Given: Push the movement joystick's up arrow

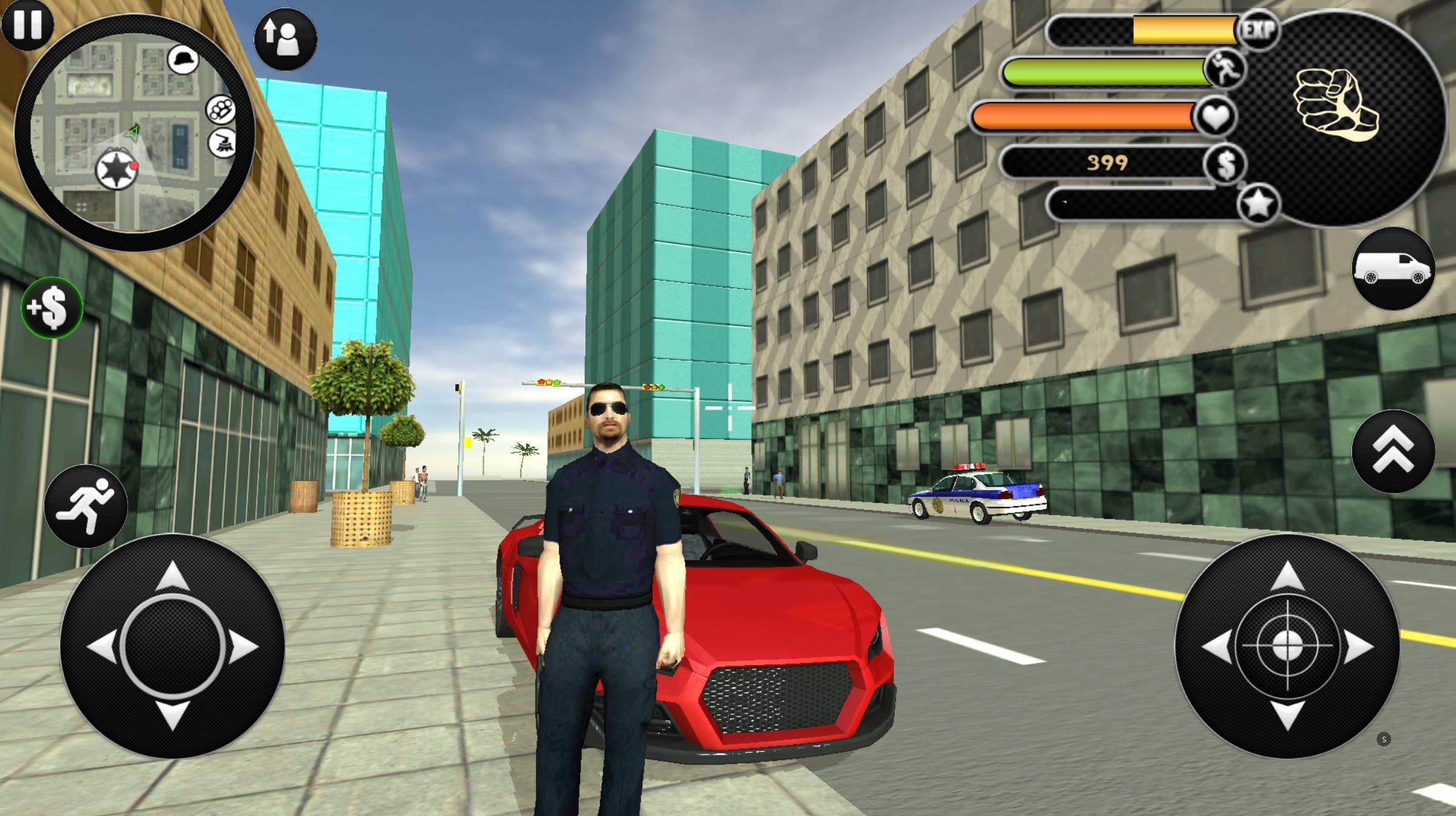Looking at the screenshot, I should [173, 576].
